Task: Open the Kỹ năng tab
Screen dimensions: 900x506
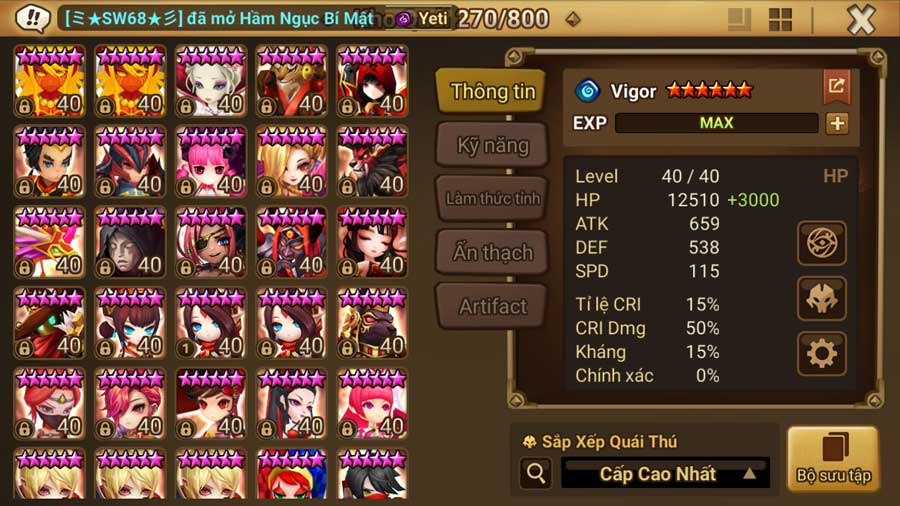Action: coord(492,145)
